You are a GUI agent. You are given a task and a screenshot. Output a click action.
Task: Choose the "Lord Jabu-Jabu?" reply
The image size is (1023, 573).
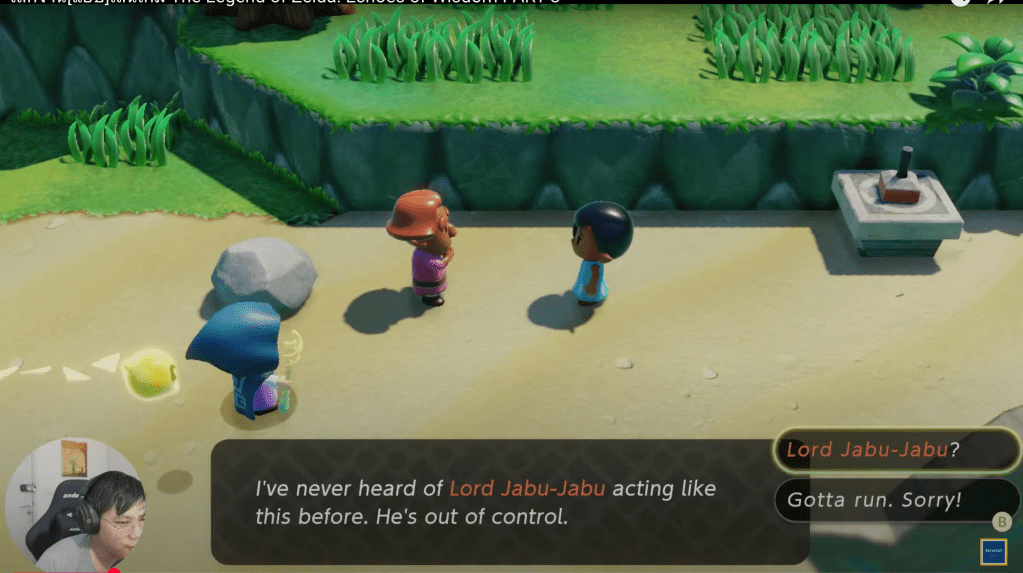pyautogui.click(x=895, y=450)
